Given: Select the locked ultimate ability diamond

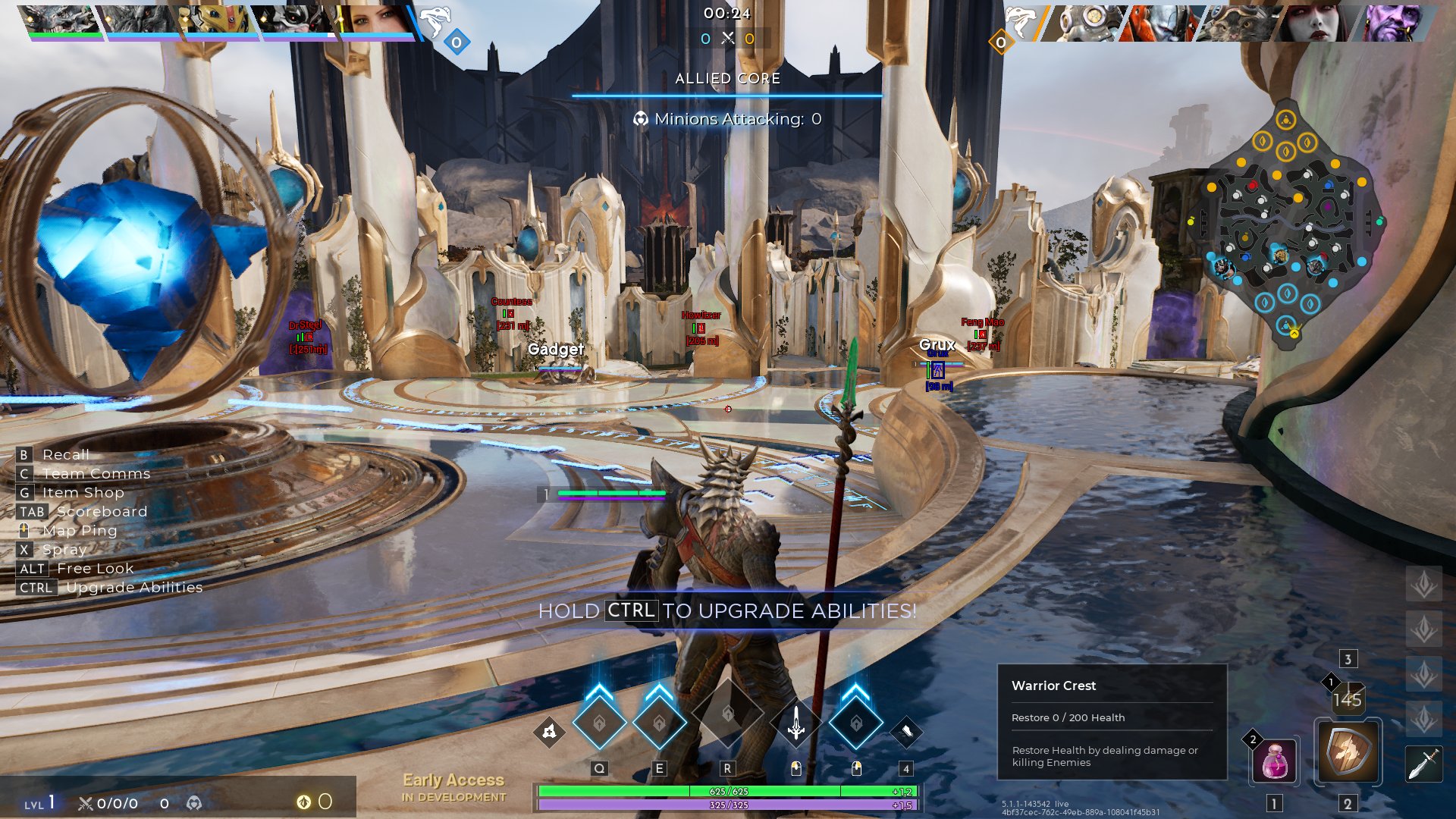Looking at the screenshot, I should coord(727,714).
